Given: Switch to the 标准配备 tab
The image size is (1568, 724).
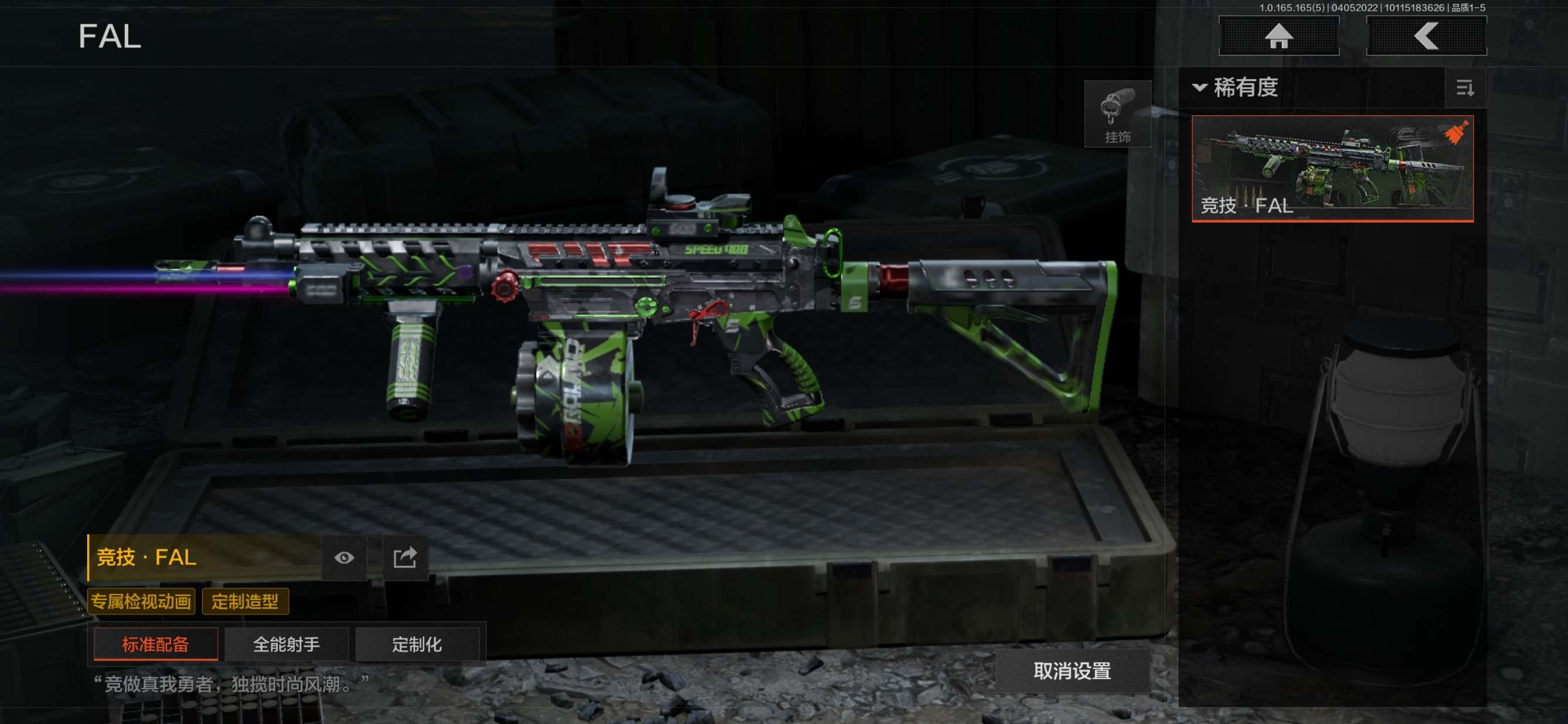Looking at the screenshot, I should coord(156,644).
